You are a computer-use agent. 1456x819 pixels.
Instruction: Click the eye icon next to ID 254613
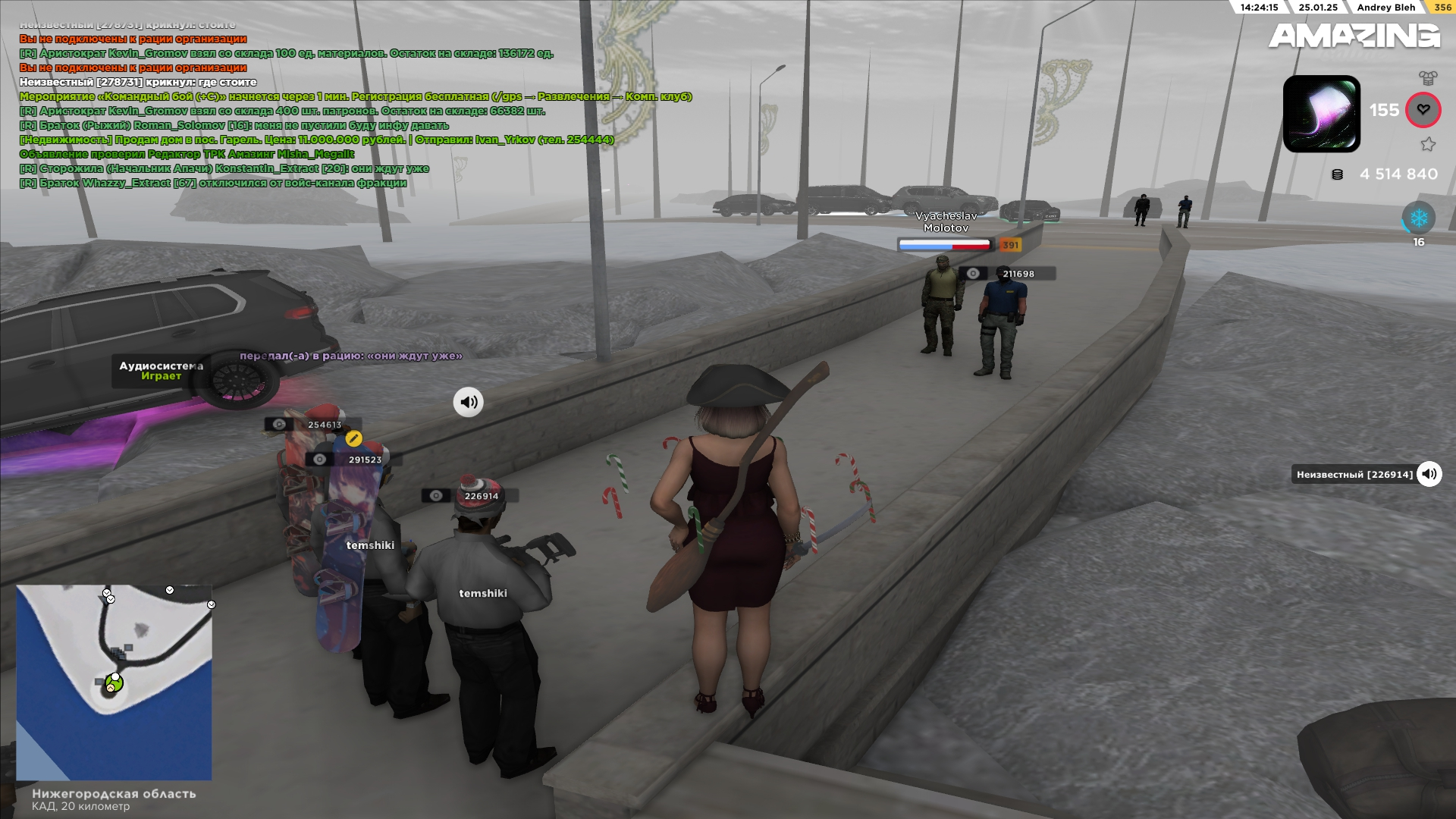[279, 425]
